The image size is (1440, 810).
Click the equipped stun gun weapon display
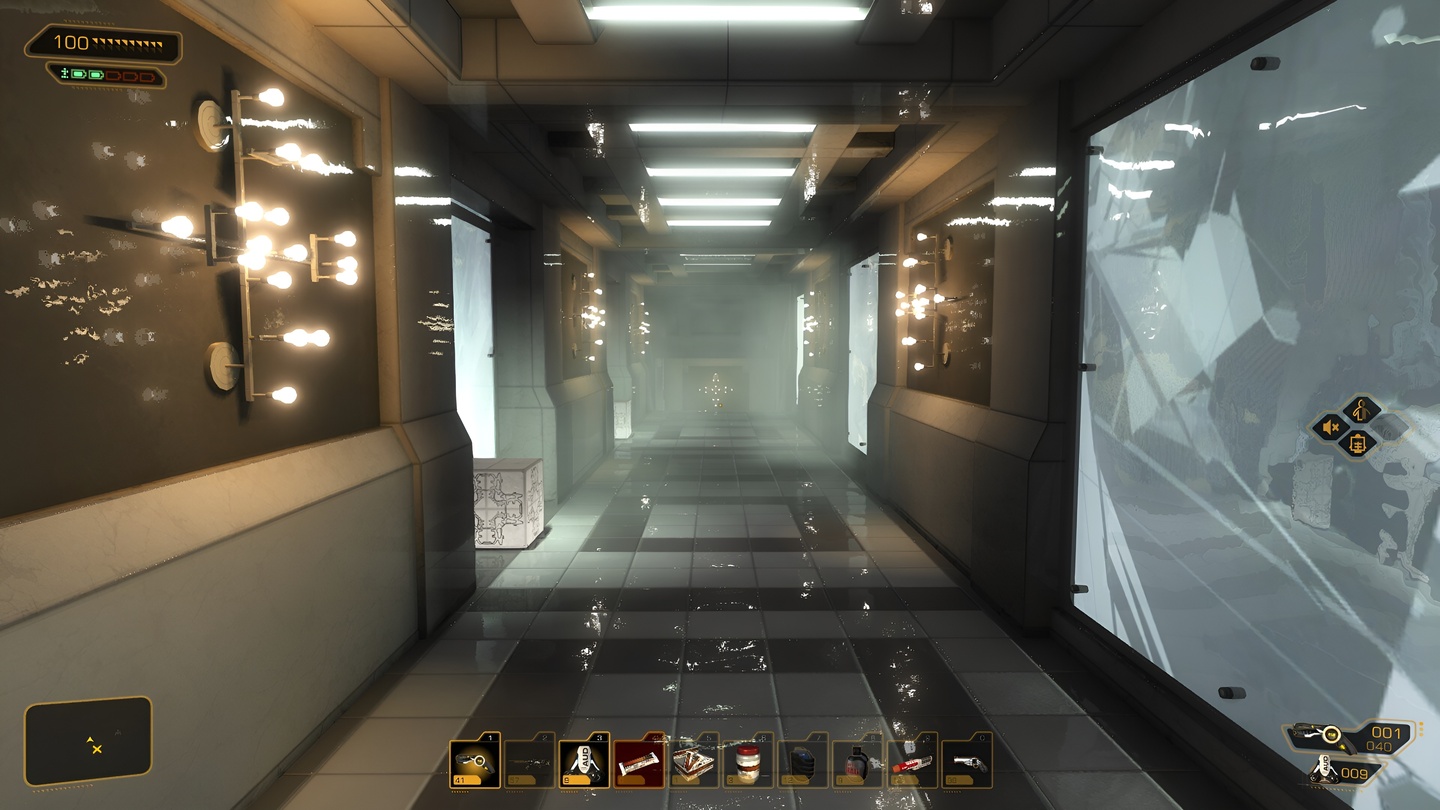pyautogui.click(x=1322, y=736)
